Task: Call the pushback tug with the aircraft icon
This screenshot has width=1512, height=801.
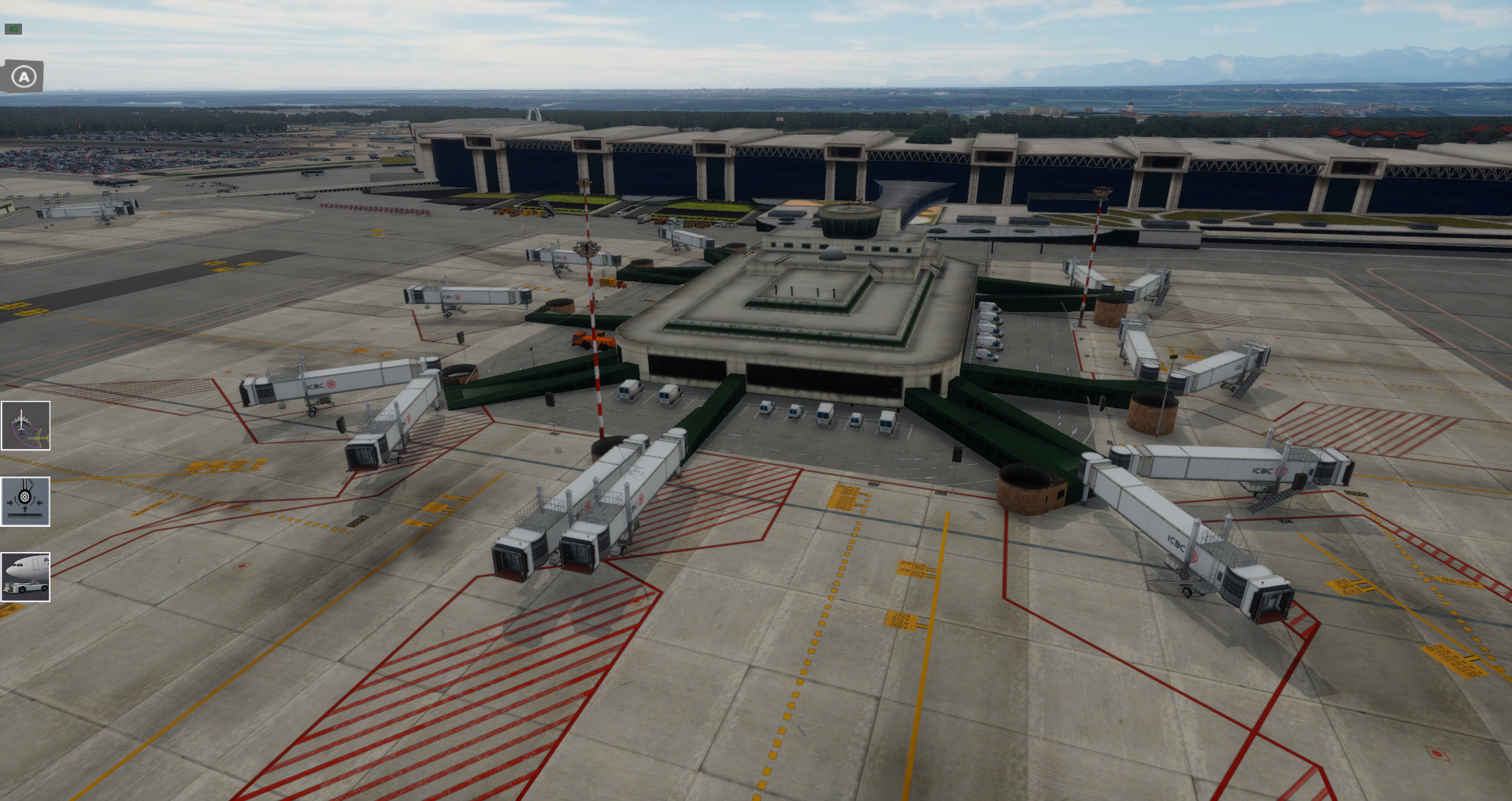Action: pos(26,577)
